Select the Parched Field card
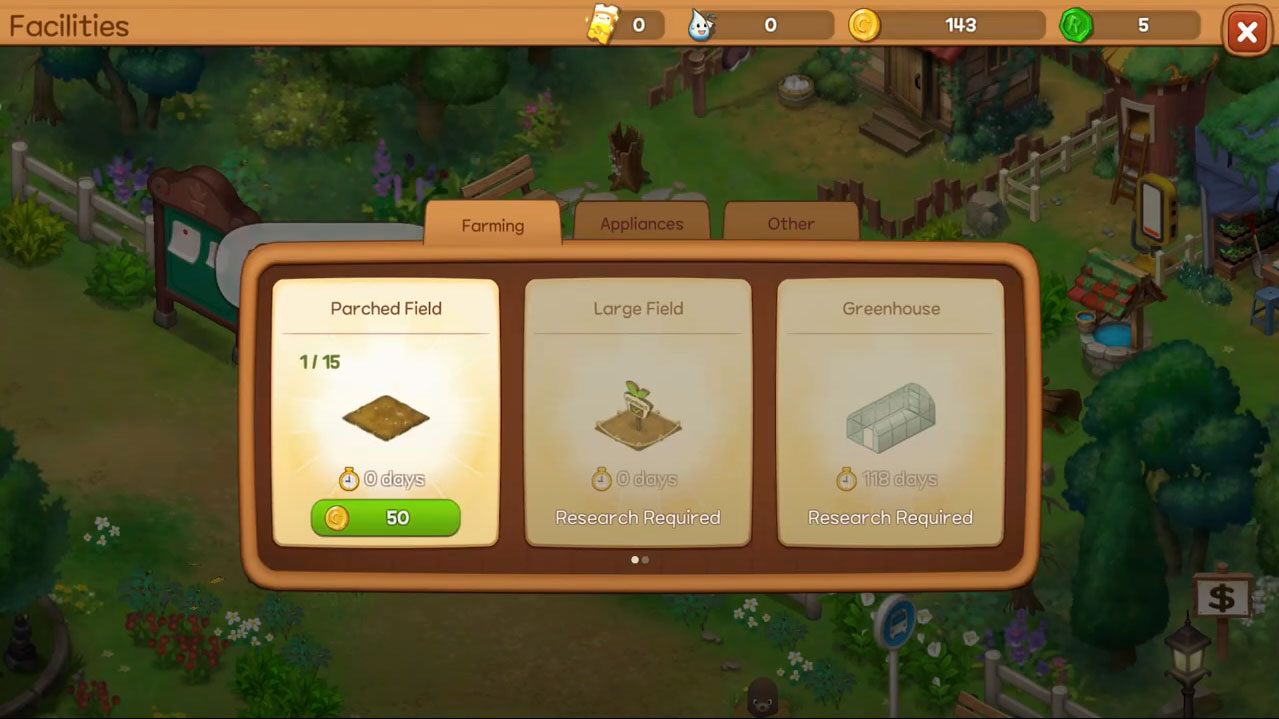Image resolution: width=1279 pixels, height=719 pixels. (385, 400)
